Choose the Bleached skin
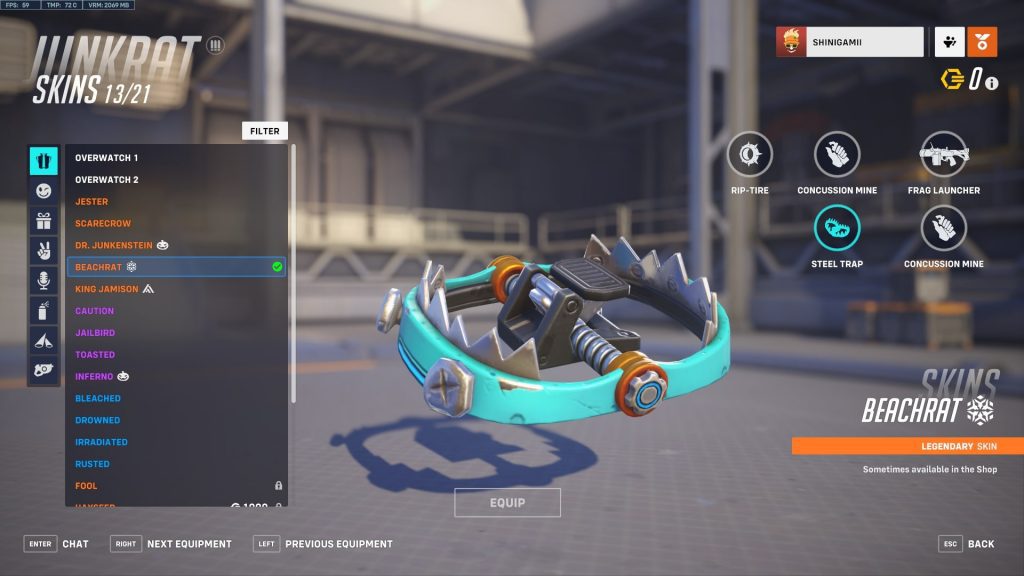Image resolution: width=1024 pixels, height=576 pixels. coord(98,399)
